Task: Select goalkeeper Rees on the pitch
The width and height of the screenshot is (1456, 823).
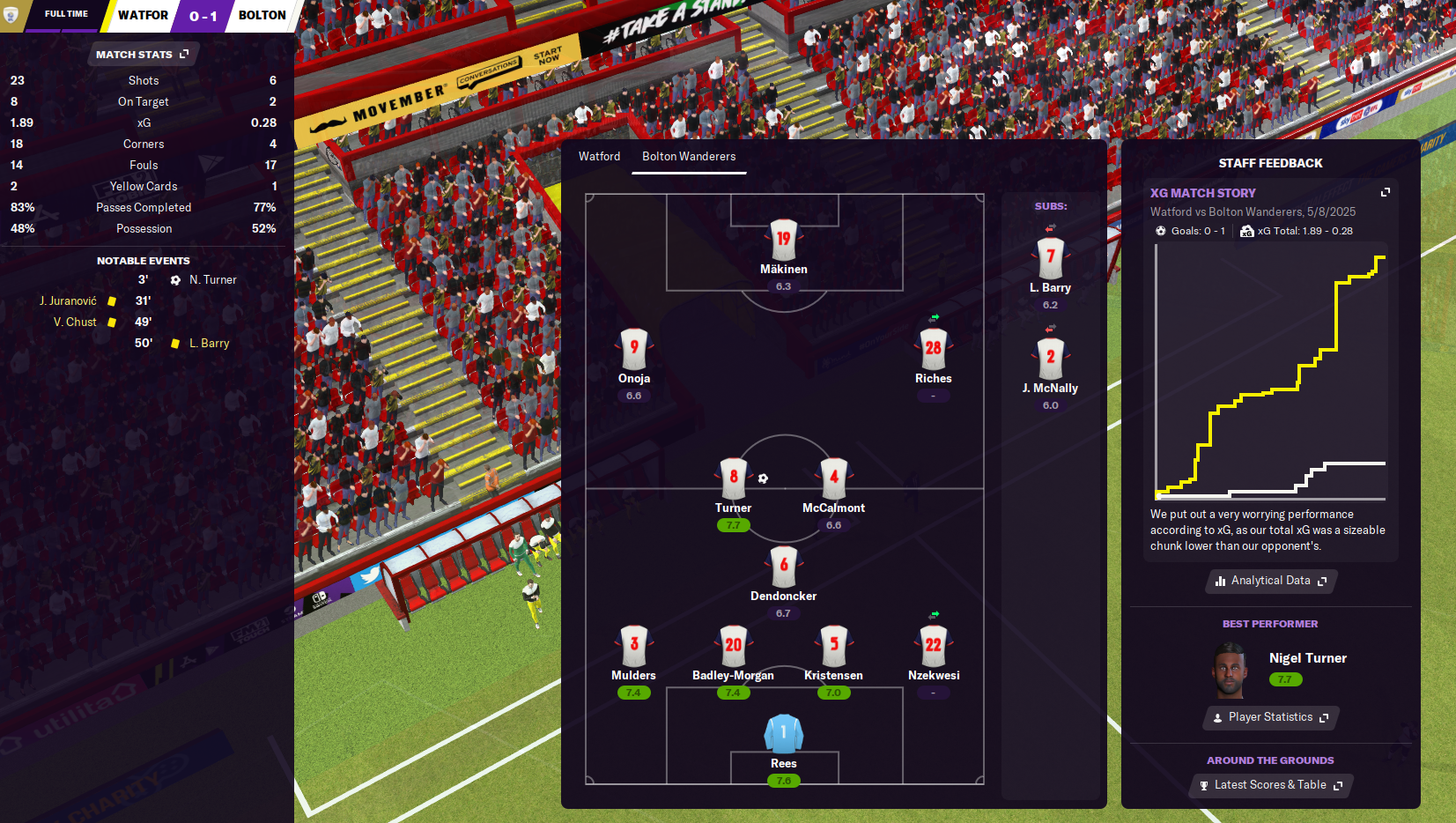Action: pos(783,734)
